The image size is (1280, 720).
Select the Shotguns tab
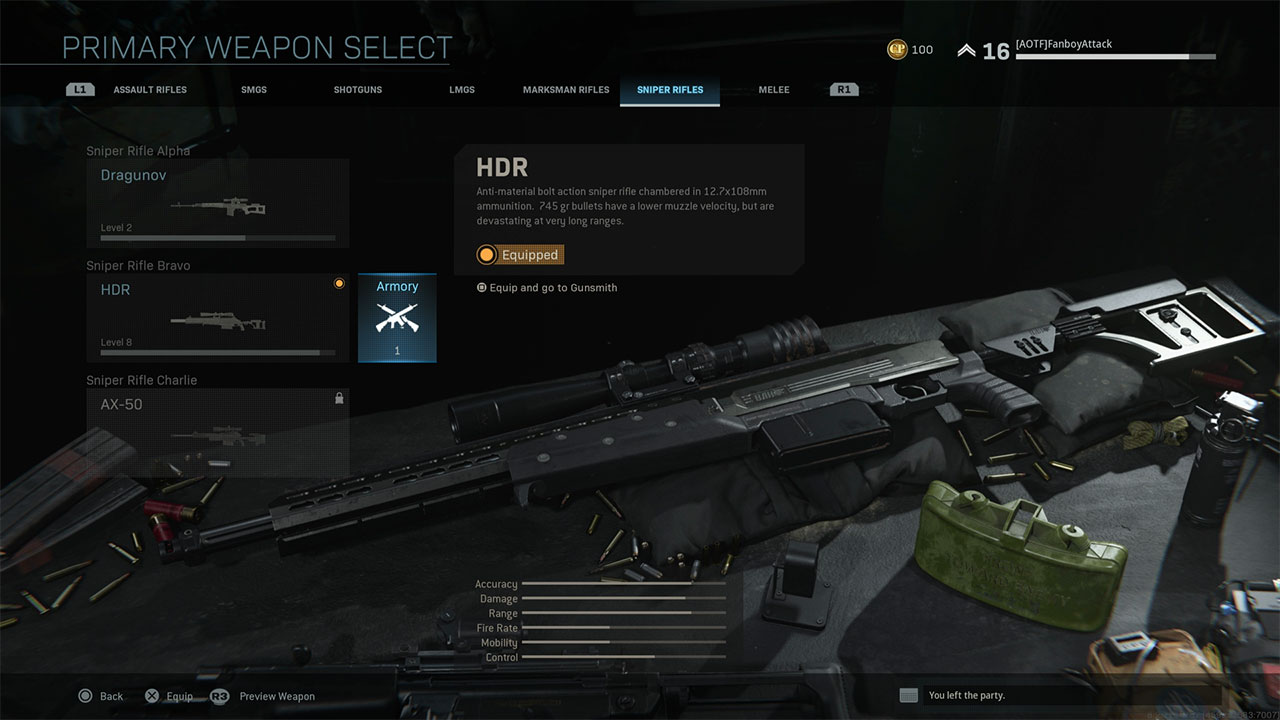point(358,90)
